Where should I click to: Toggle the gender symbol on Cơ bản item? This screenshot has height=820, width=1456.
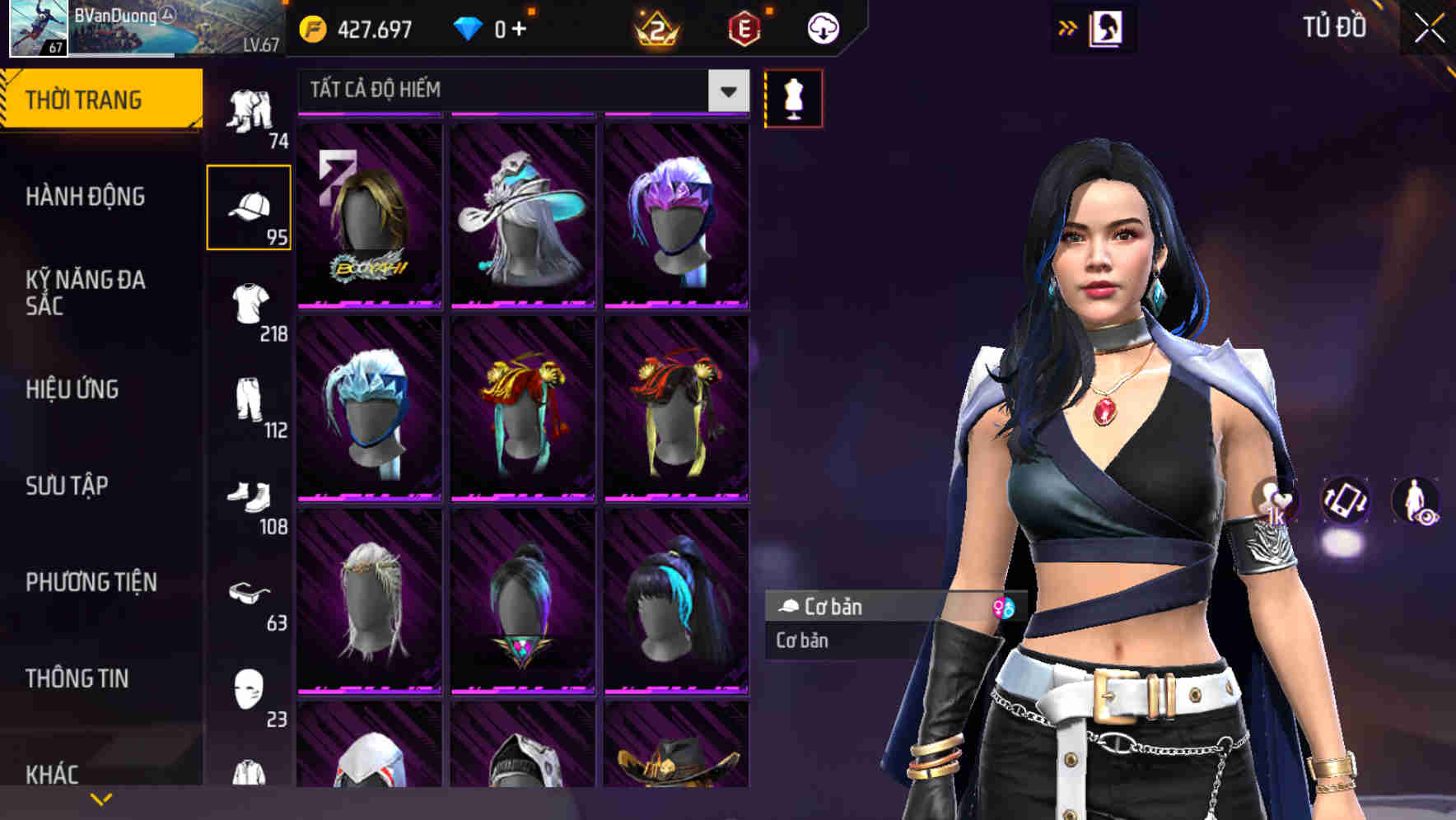tap(1001, 608)
